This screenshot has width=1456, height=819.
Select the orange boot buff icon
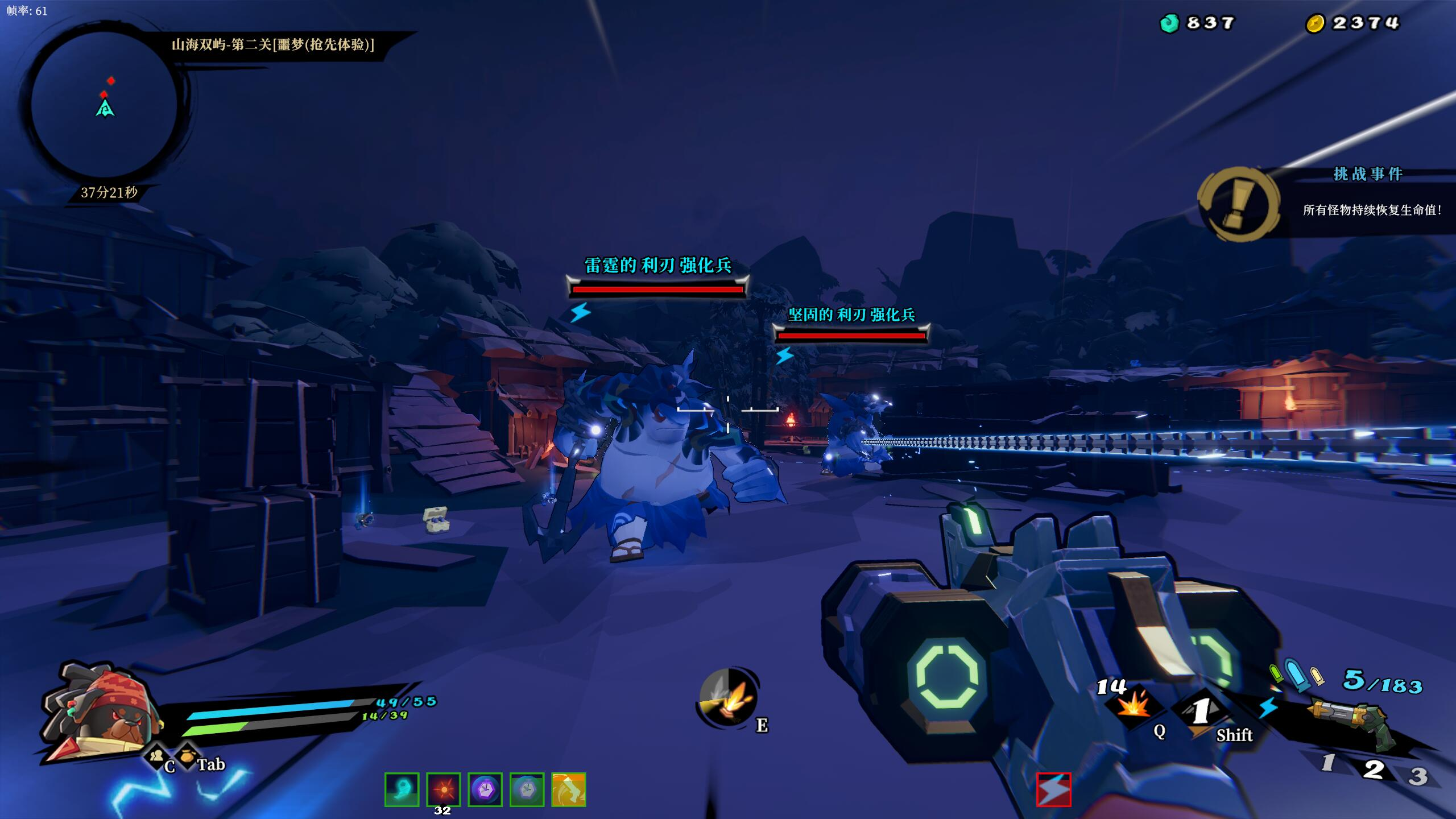click(x=568, y=789)
